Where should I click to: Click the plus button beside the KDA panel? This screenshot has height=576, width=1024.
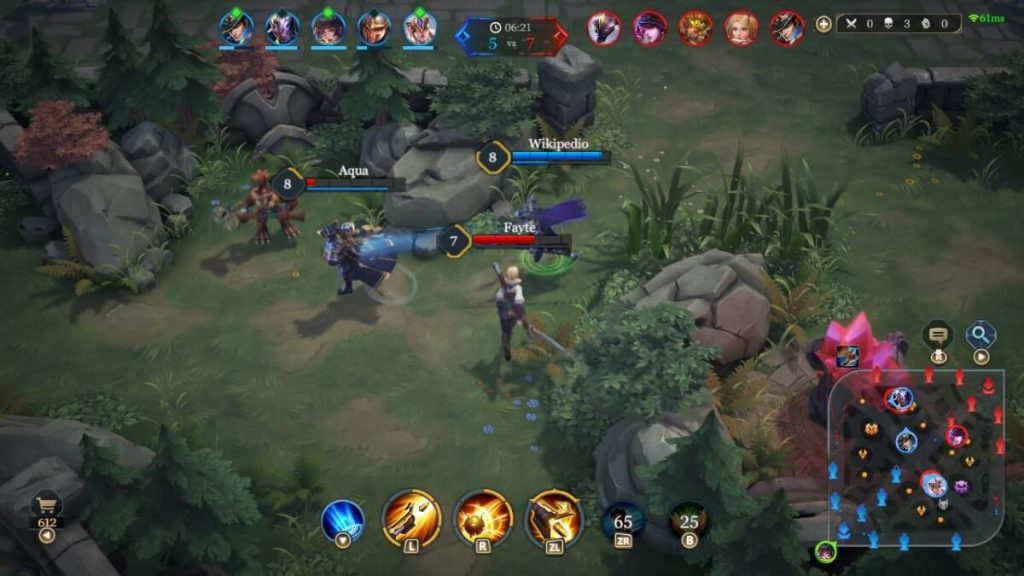(824, 24)
